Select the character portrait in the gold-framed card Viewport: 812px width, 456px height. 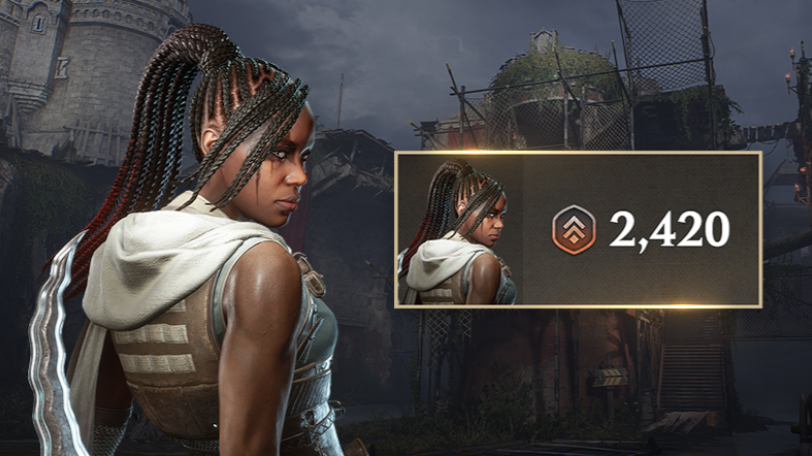point(459,231)
